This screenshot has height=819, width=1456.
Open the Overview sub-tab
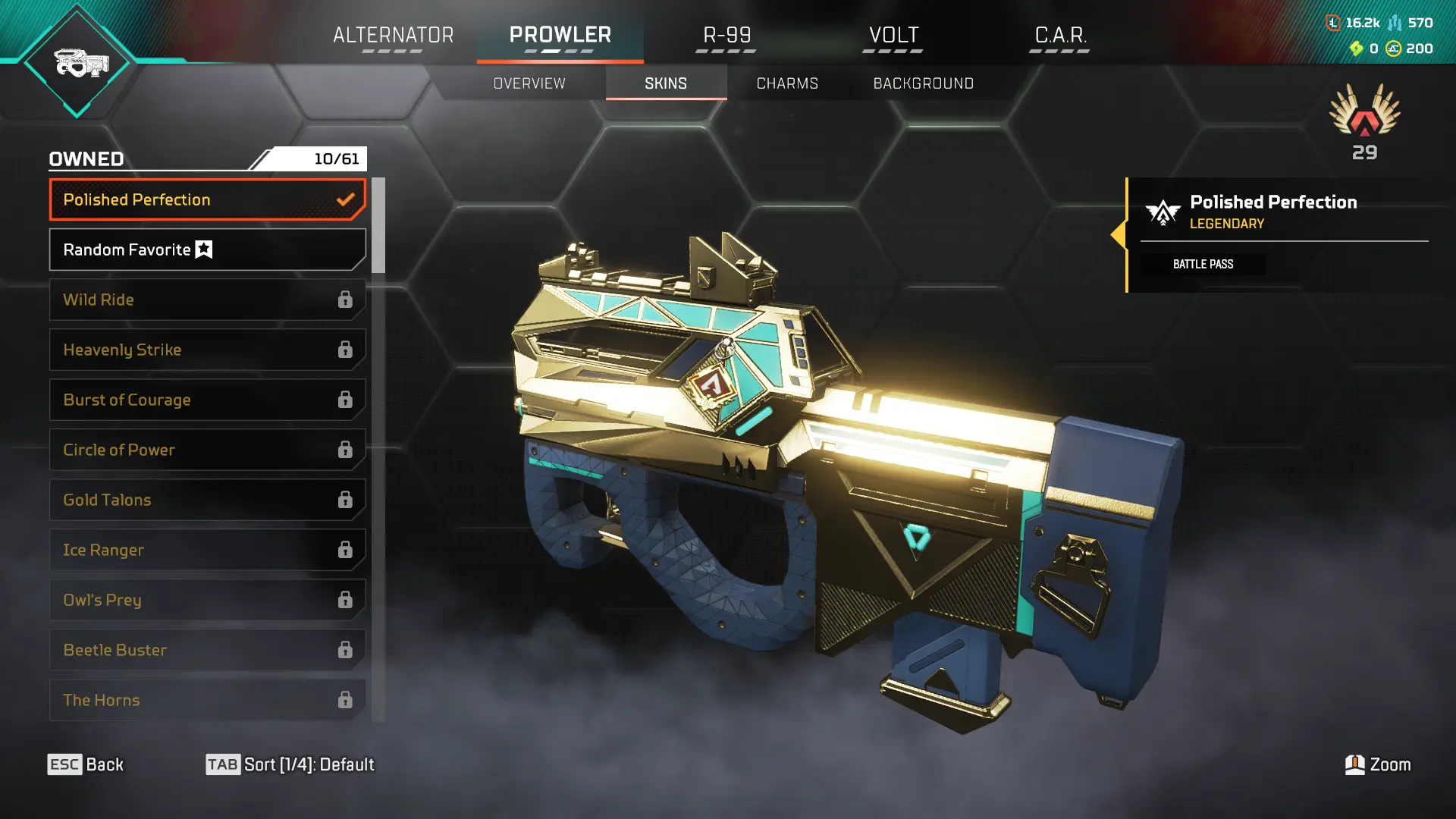pyautogui.click(x=529, y=83)
